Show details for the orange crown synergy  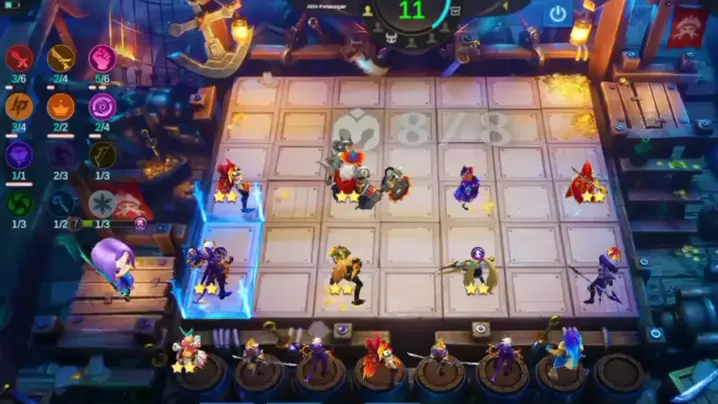tap(61, 106)
